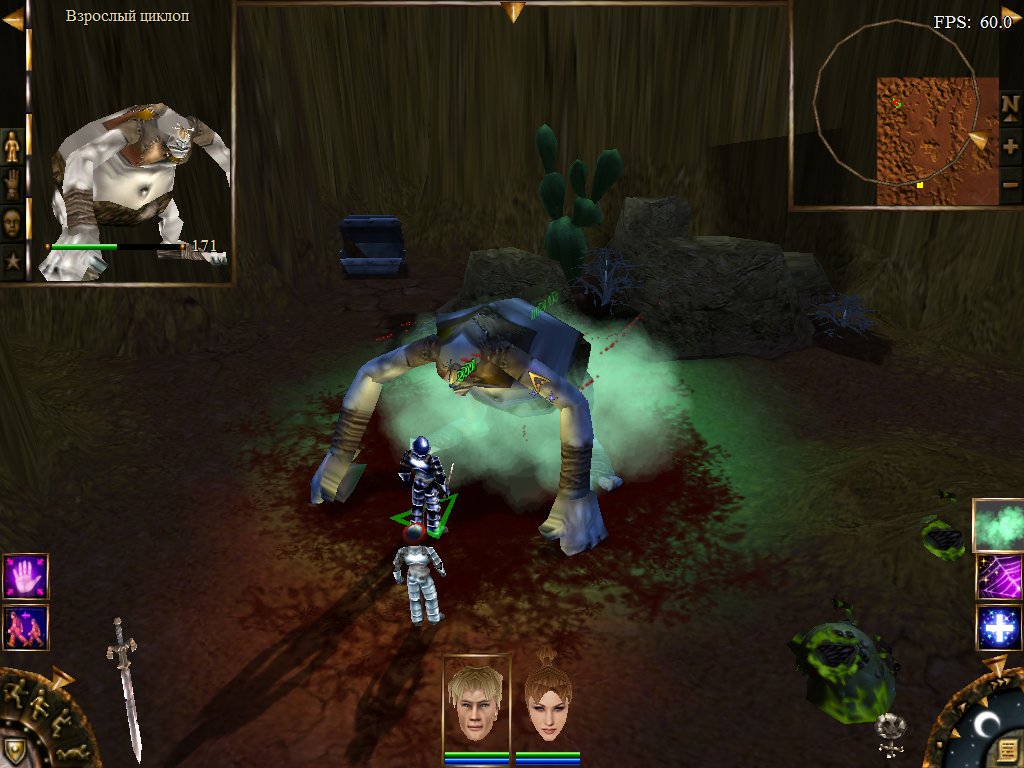Open the journal scroll button
The image size is (1024, 768).
tap(1007, 749)
